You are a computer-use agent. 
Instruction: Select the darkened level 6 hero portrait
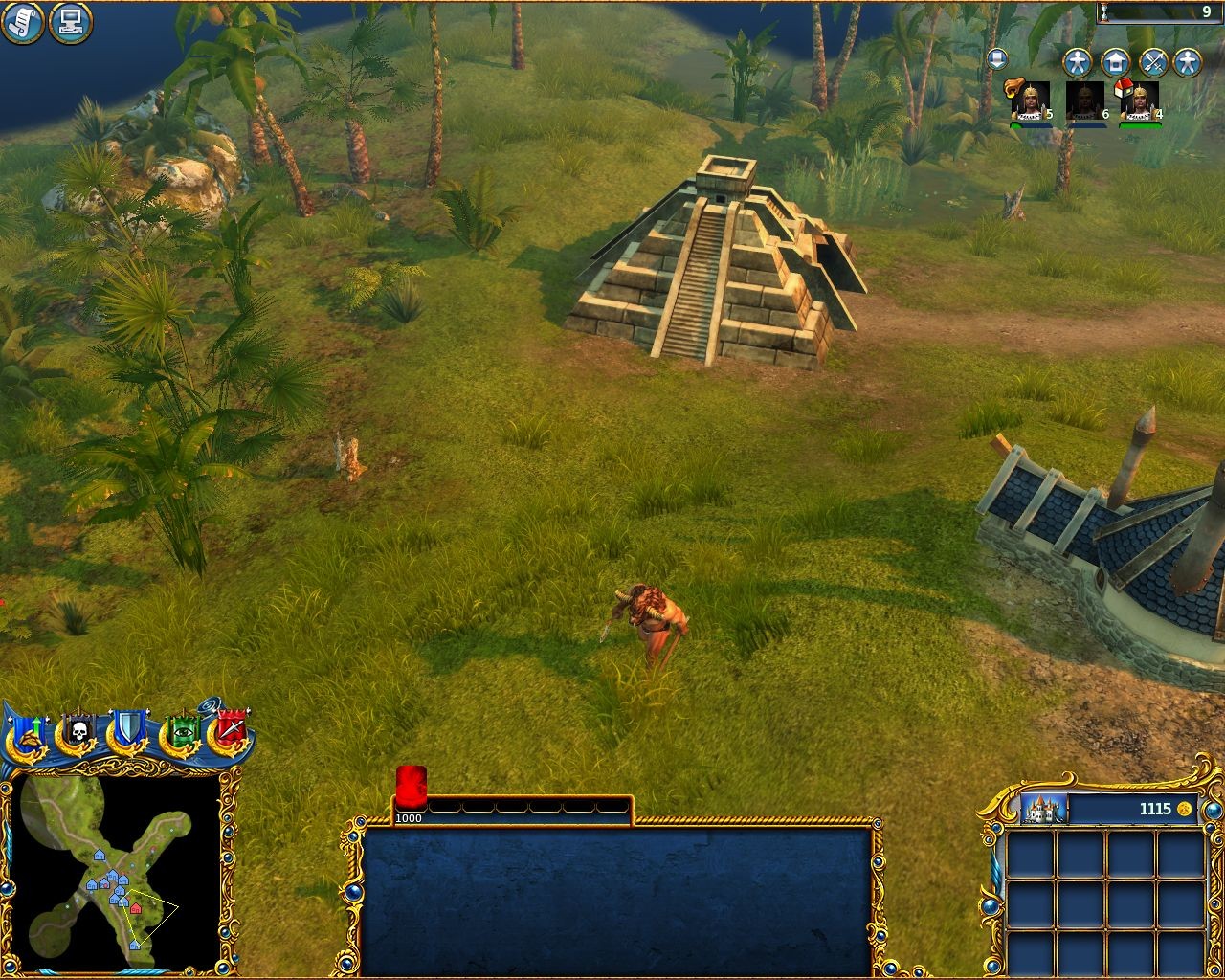(x=1084, y=100)
